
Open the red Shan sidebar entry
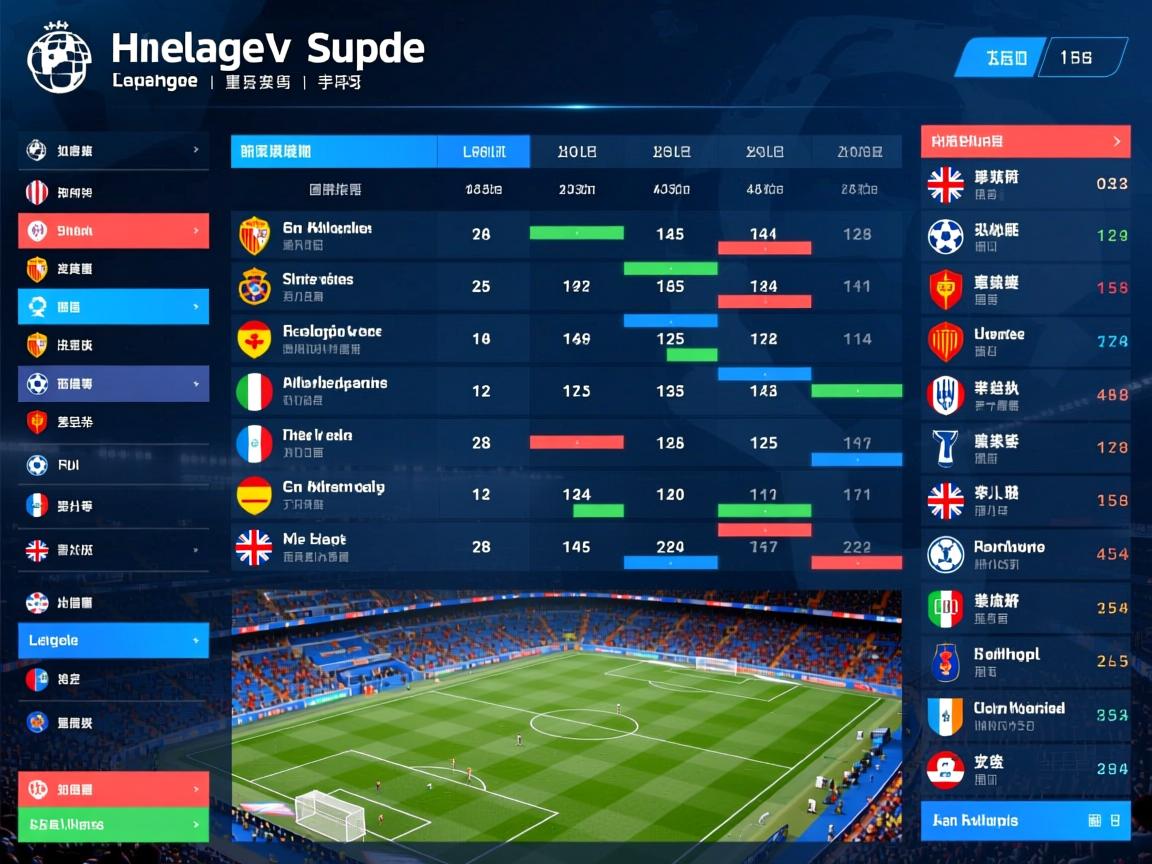(113, 231)
